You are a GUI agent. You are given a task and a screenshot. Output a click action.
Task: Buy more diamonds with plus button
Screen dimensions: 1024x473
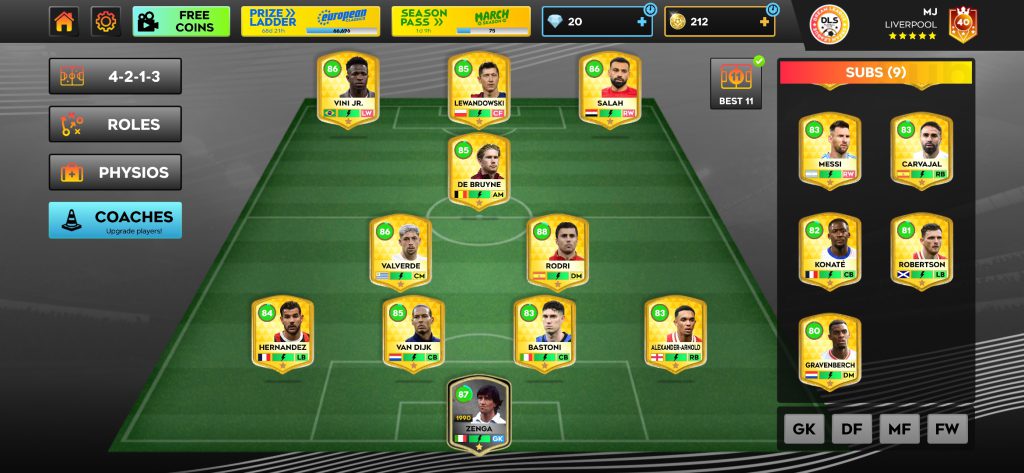[642, 21]
